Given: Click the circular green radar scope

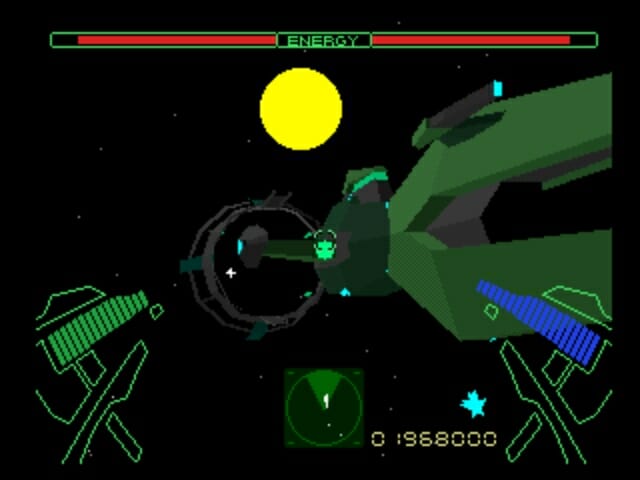Looking at the screenshot, I should click(323, 407).
